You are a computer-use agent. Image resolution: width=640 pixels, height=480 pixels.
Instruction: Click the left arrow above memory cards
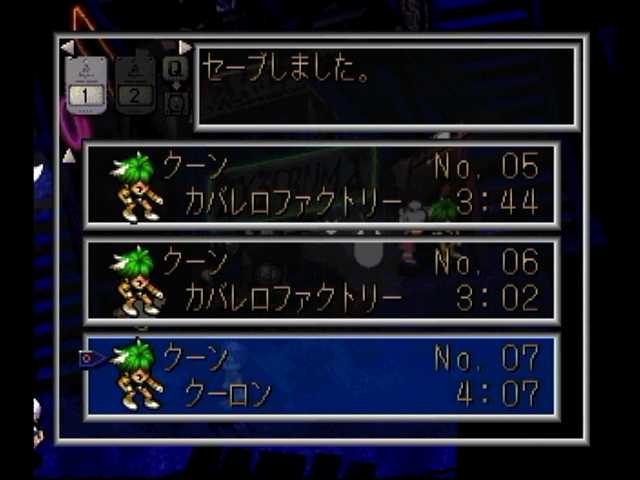coord(67,47)
